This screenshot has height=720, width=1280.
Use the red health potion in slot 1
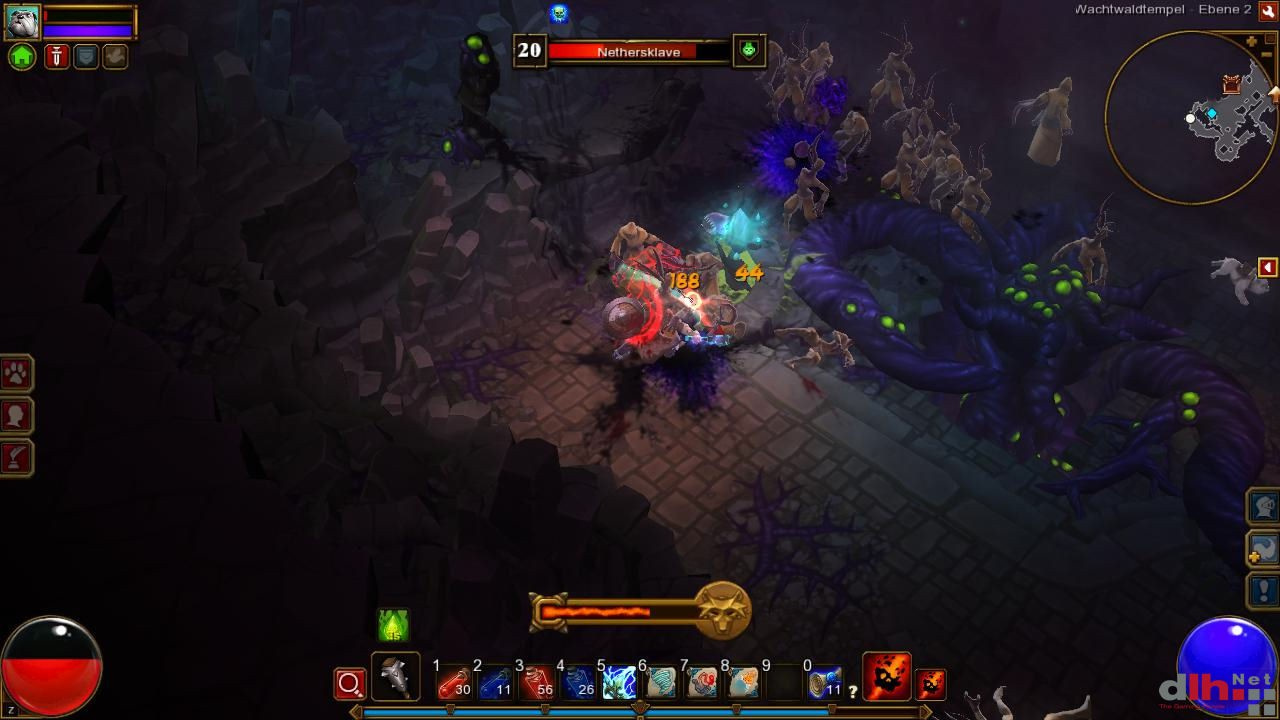[x=453, y=683]
